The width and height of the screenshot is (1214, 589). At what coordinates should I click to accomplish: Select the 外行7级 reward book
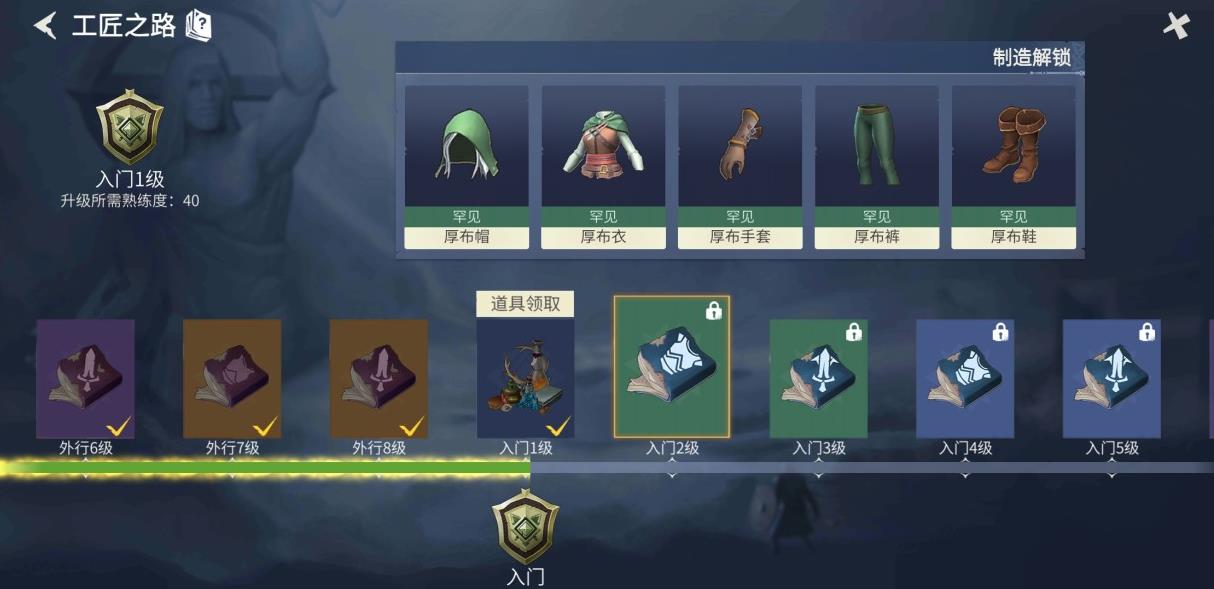coord(232,379)
